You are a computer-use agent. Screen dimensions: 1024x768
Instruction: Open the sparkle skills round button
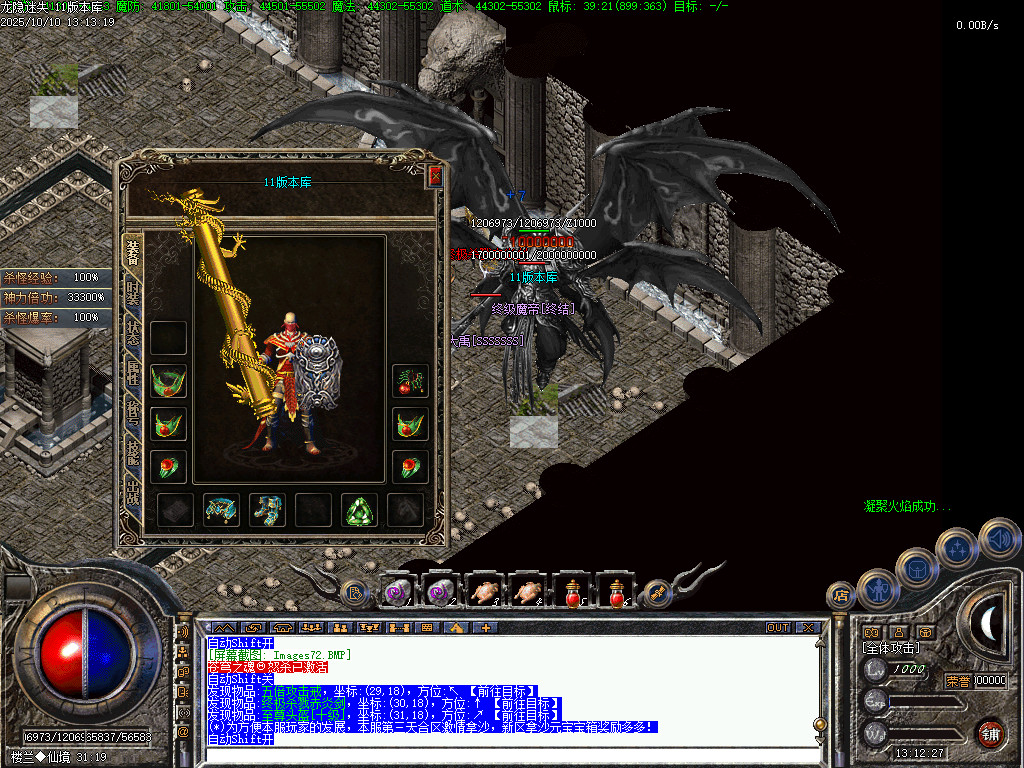tap(957, 548)
